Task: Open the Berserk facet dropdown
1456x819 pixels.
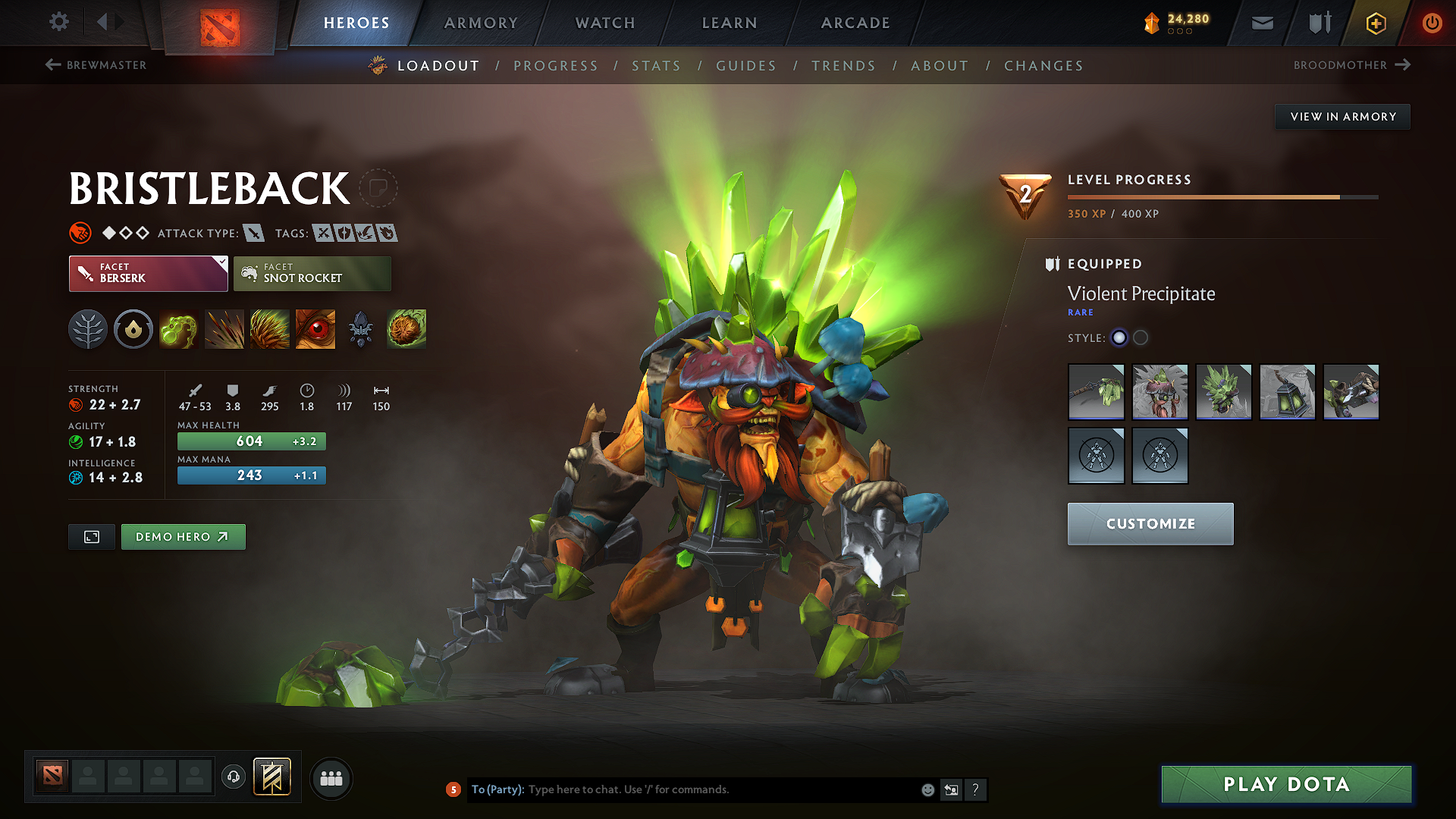Action: coord(148,273)
